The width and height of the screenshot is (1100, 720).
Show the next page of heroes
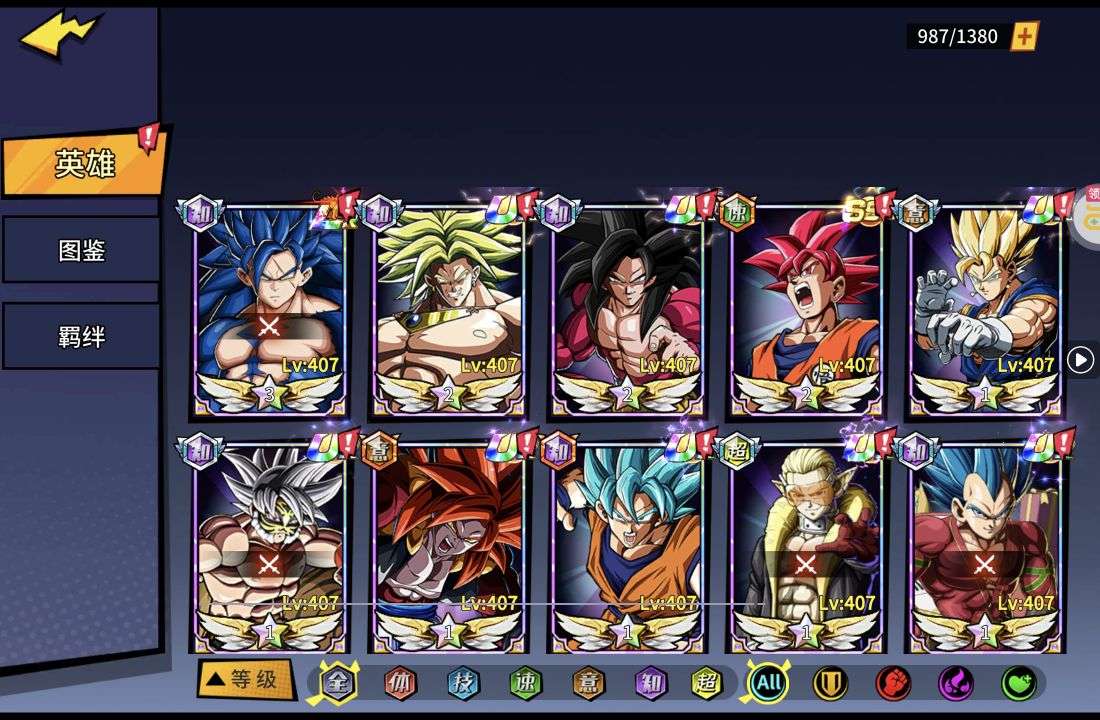pyautogui.click(x=1080, y=360)
